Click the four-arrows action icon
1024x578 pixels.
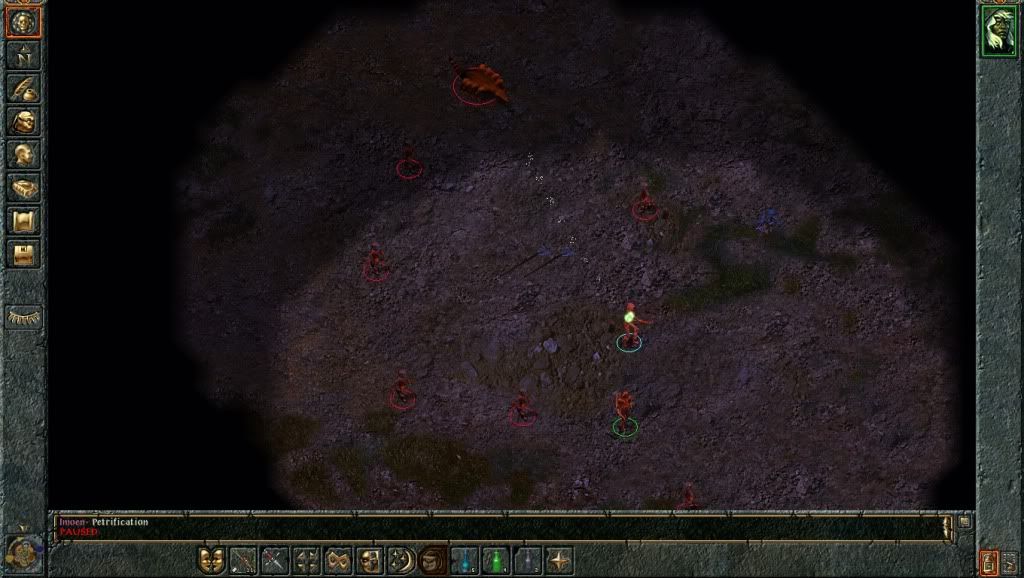pos(307,560)
